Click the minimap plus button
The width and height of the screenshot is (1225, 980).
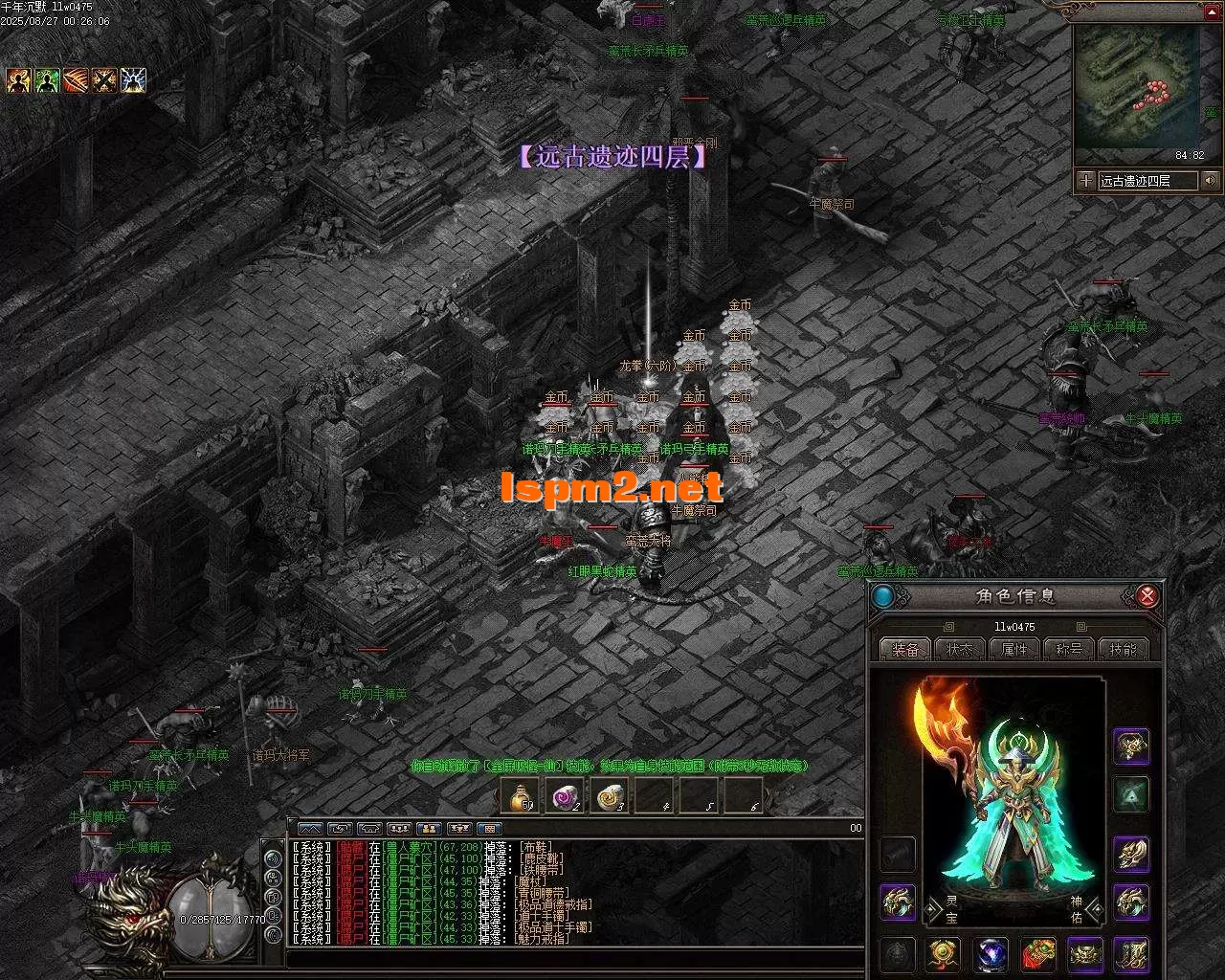tap(1085, 180)
